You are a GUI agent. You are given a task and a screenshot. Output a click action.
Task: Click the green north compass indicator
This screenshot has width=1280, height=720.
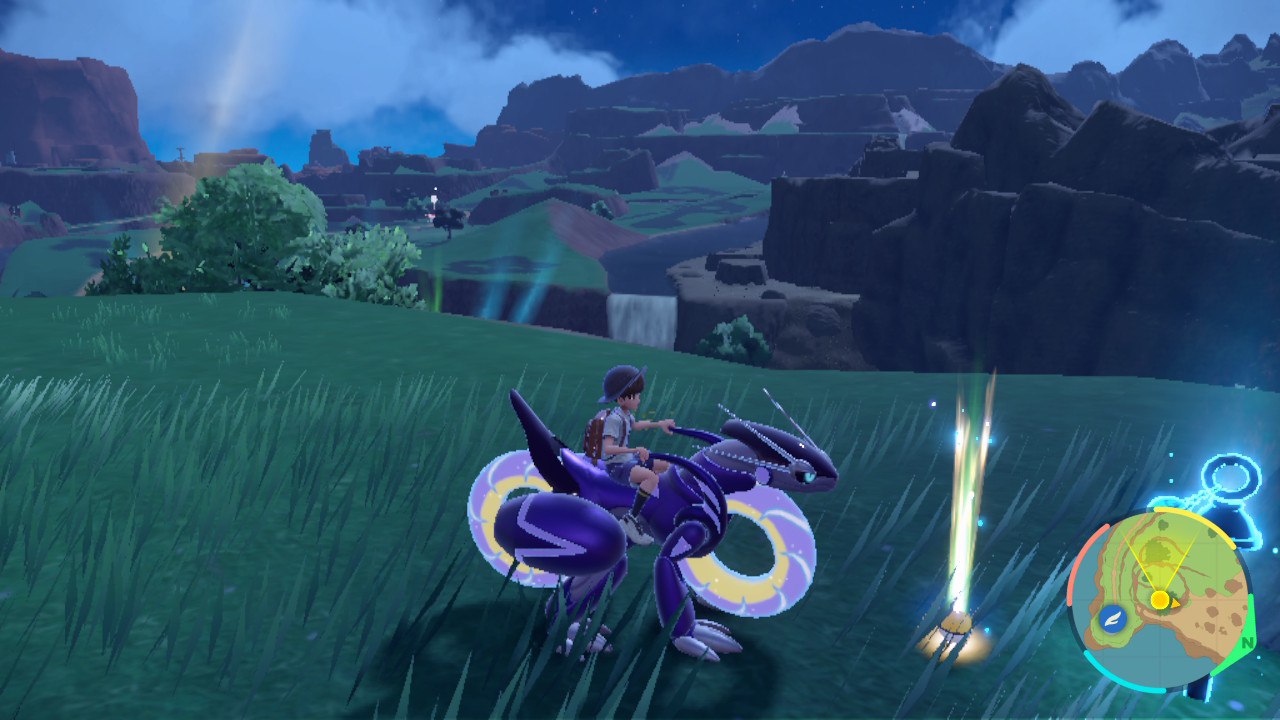click(x=1247, y=642)
